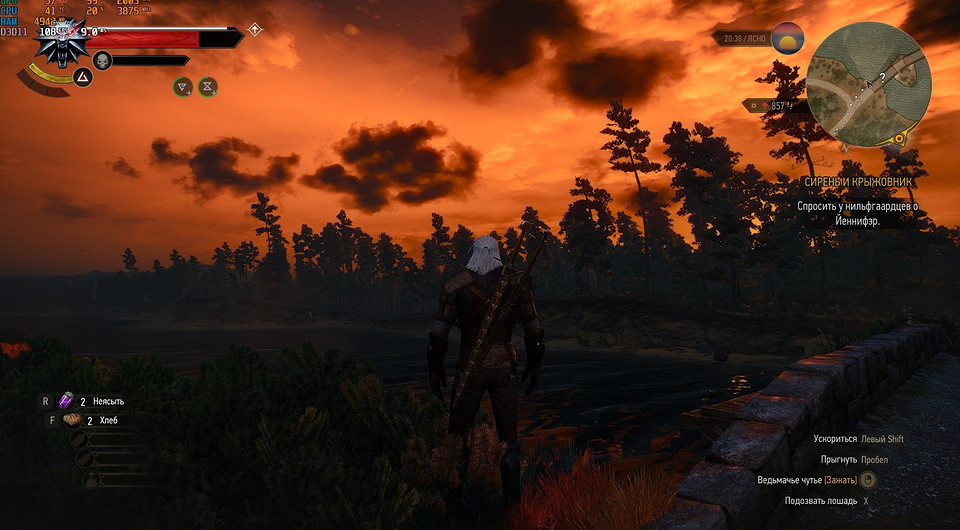Select the yellow quest marker on minimap edge
The image size is (960, 530).
point(901,139)
